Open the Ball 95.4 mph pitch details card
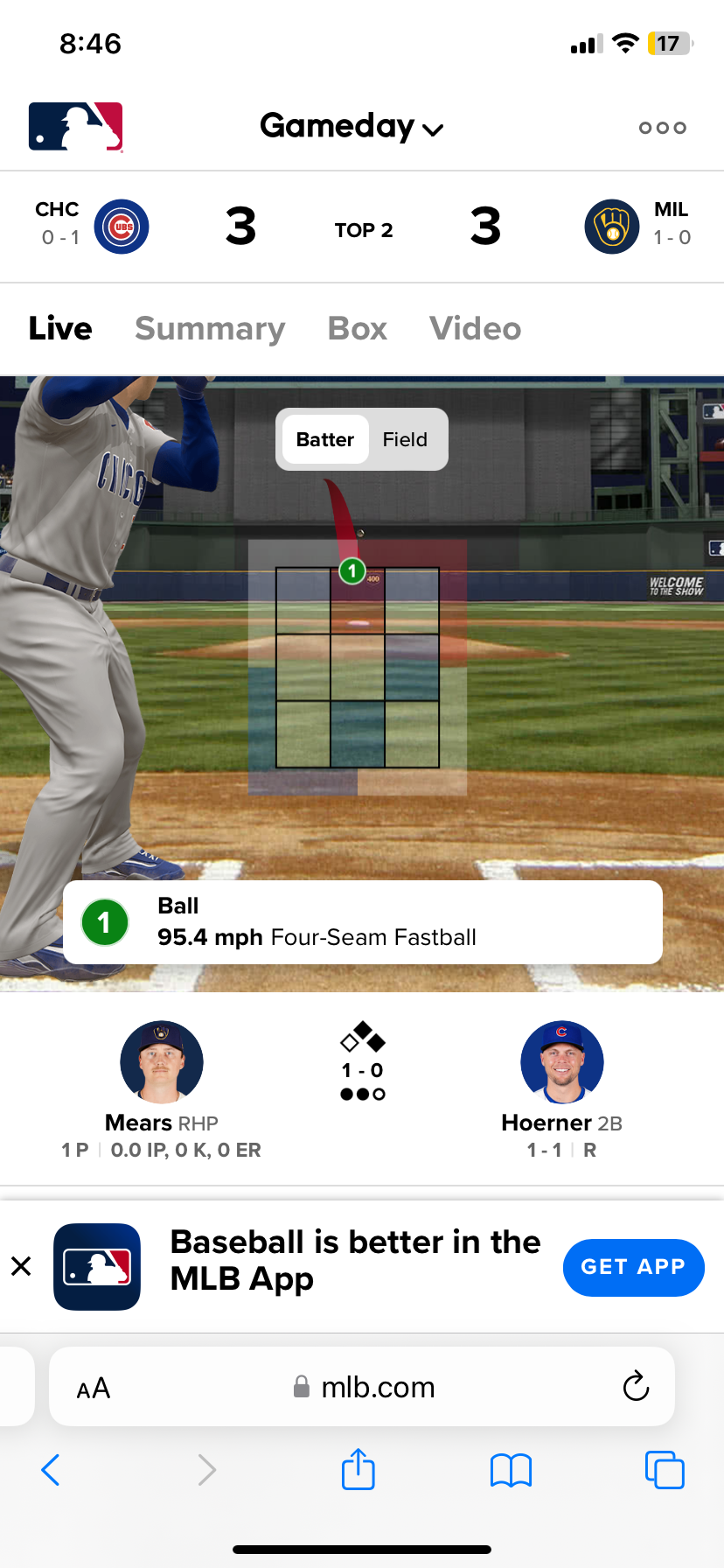 coord(362,922)
